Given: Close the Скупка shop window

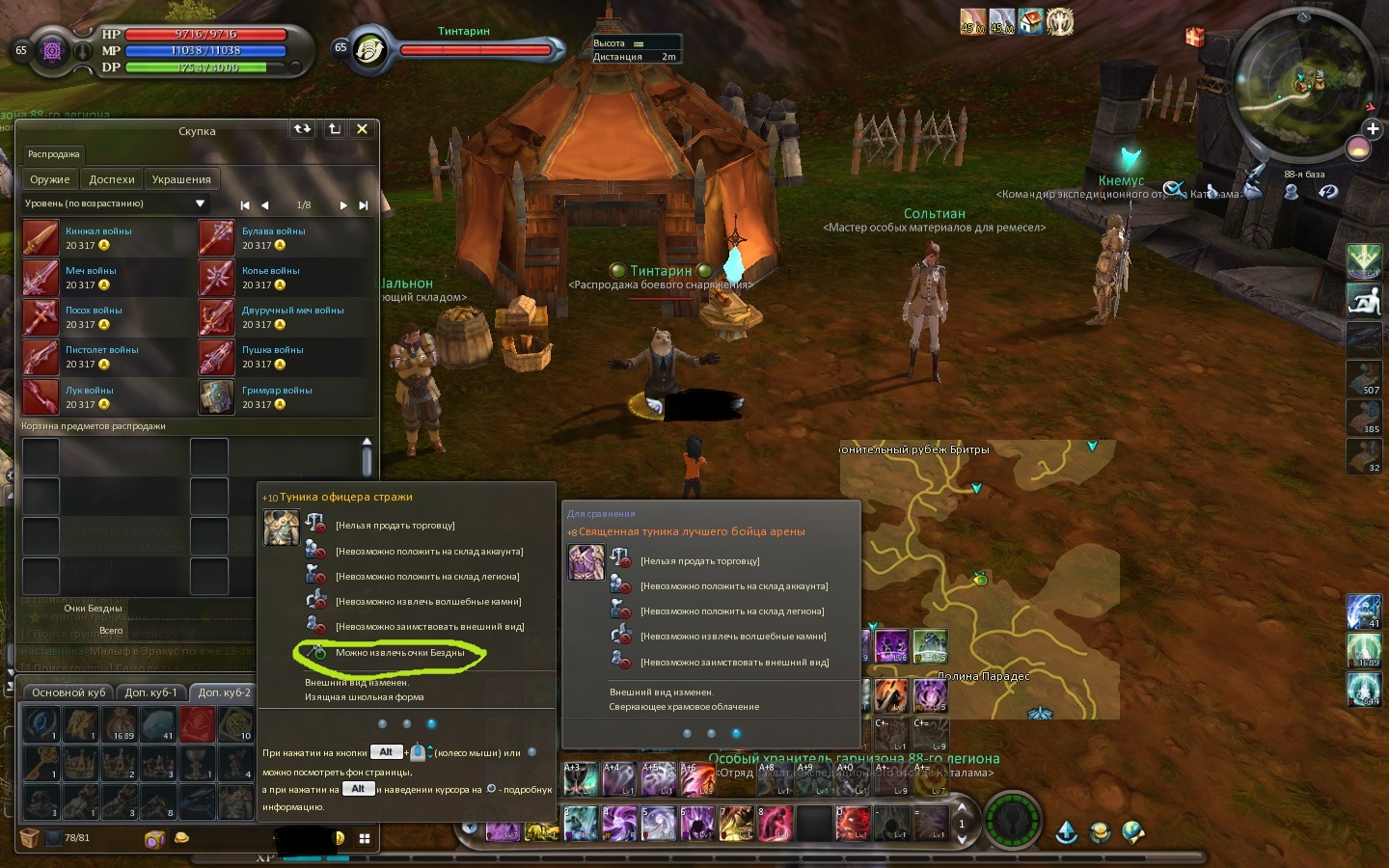Looking at the screenshot, I should [x=362, y=129].
